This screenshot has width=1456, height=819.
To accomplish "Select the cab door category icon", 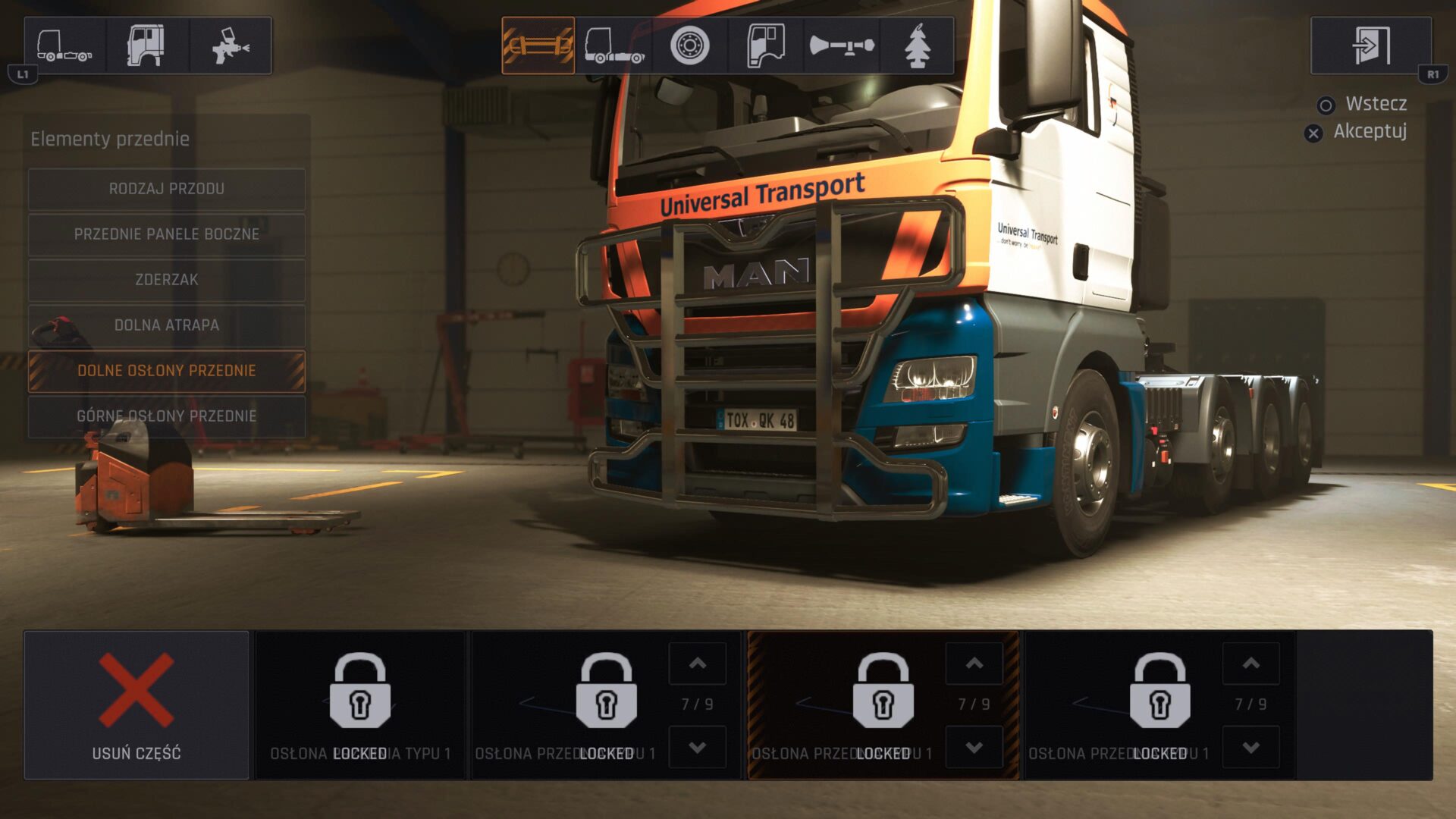I will [x=765, y=45].
